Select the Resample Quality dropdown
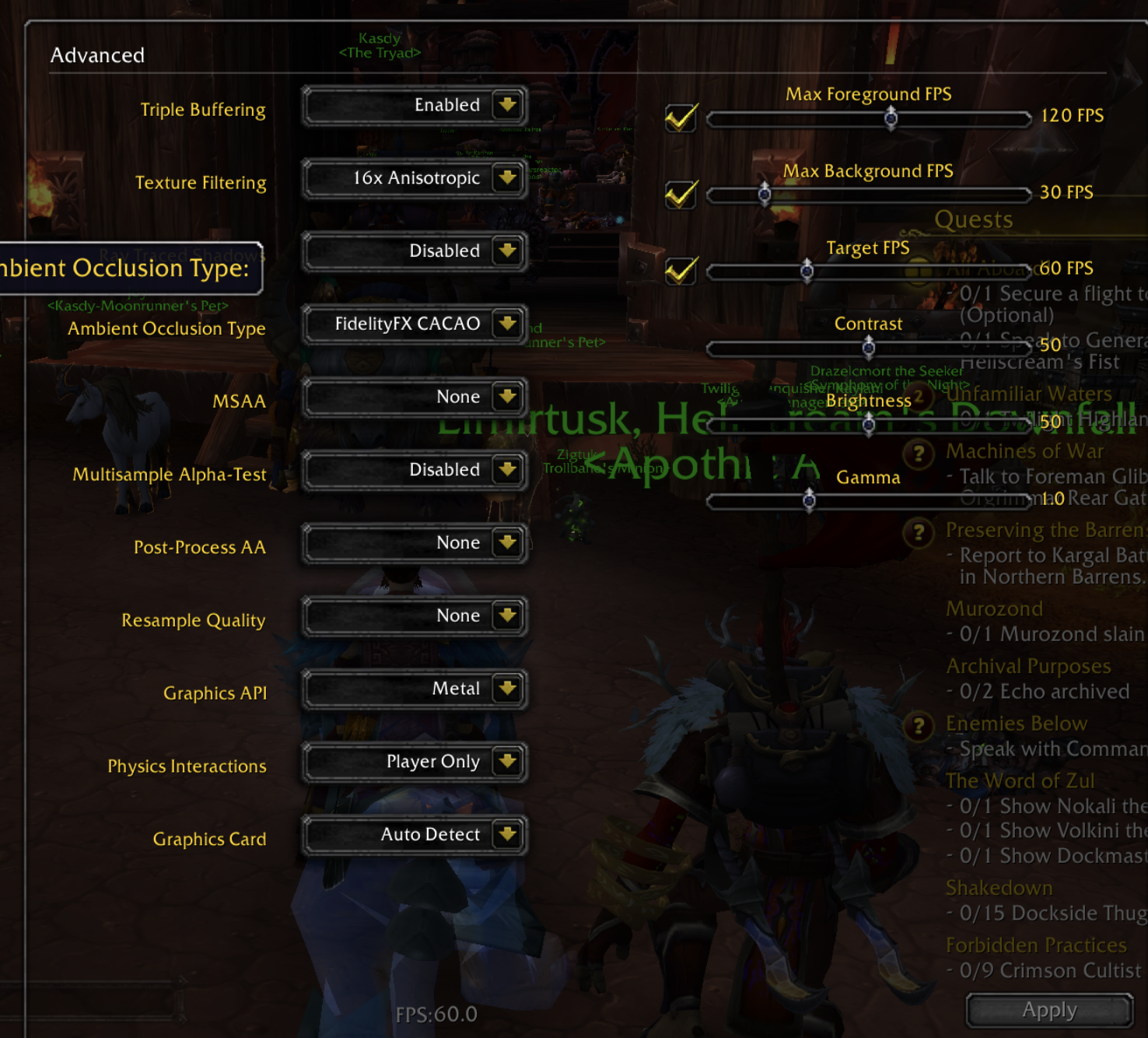1148x1038 pixels. (507, 615)
